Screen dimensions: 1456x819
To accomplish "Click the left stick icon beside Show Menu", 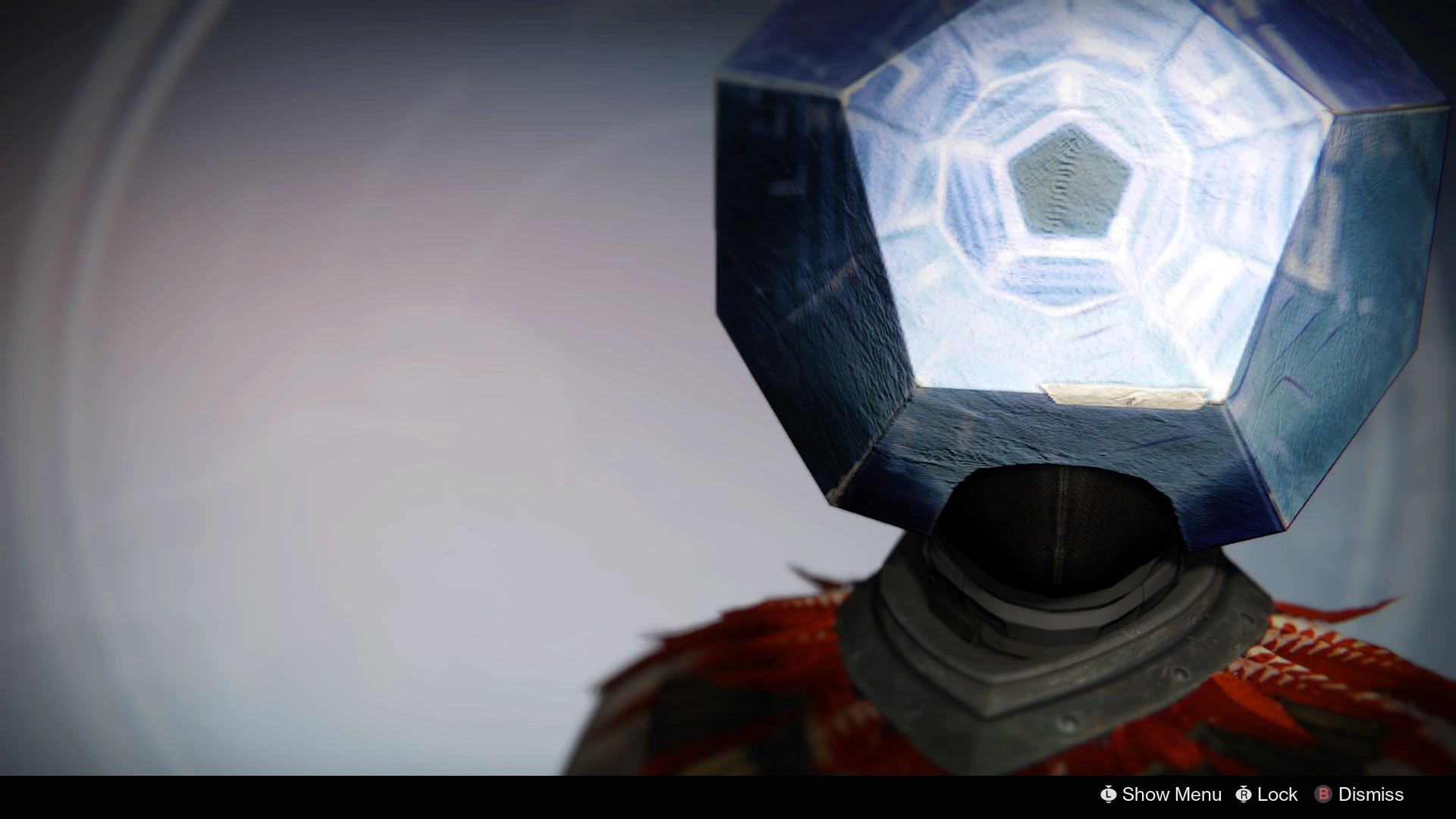I will [x=1107, y=795].
